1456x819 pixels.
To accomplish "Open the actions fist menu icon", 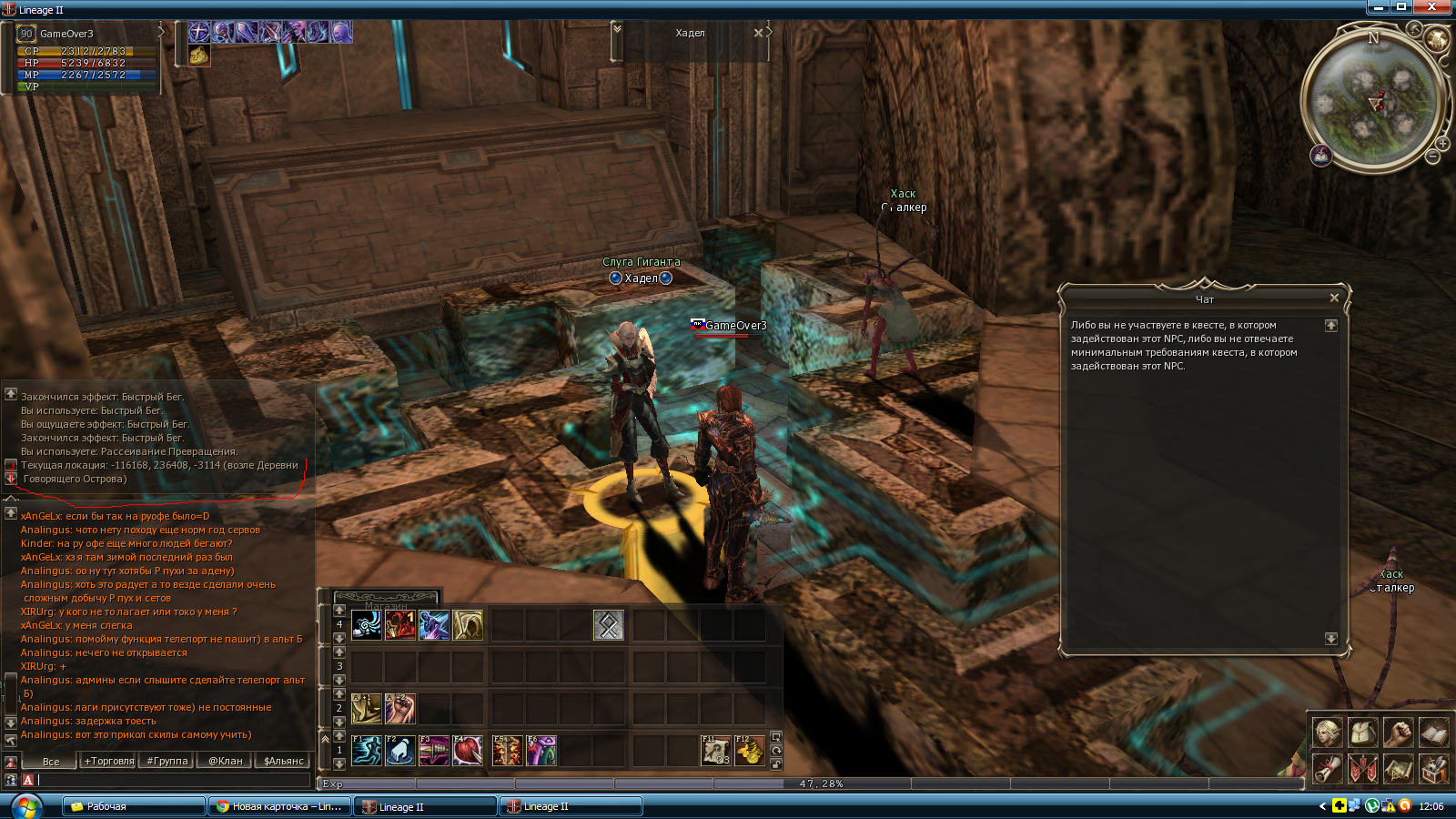I will click(x=1398, y=732).
